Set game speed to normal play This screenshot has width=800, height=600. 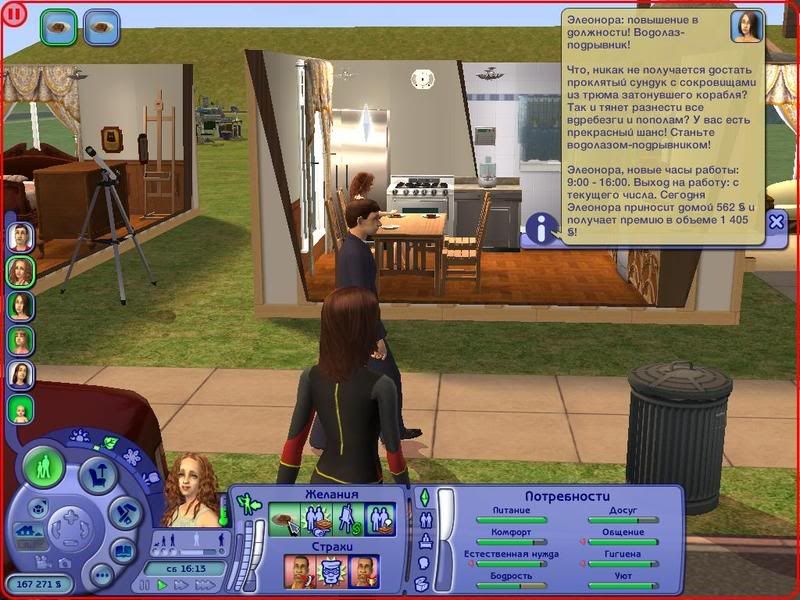click(x=162, y=585)
